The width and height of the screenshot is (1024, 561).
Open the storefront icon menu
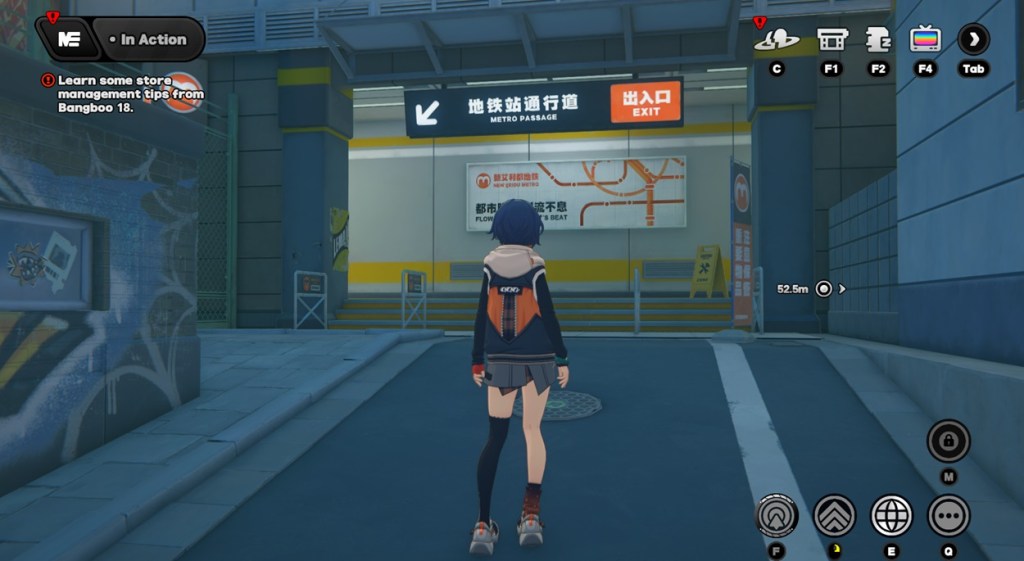pyautogui.click(x=831, y=40)
